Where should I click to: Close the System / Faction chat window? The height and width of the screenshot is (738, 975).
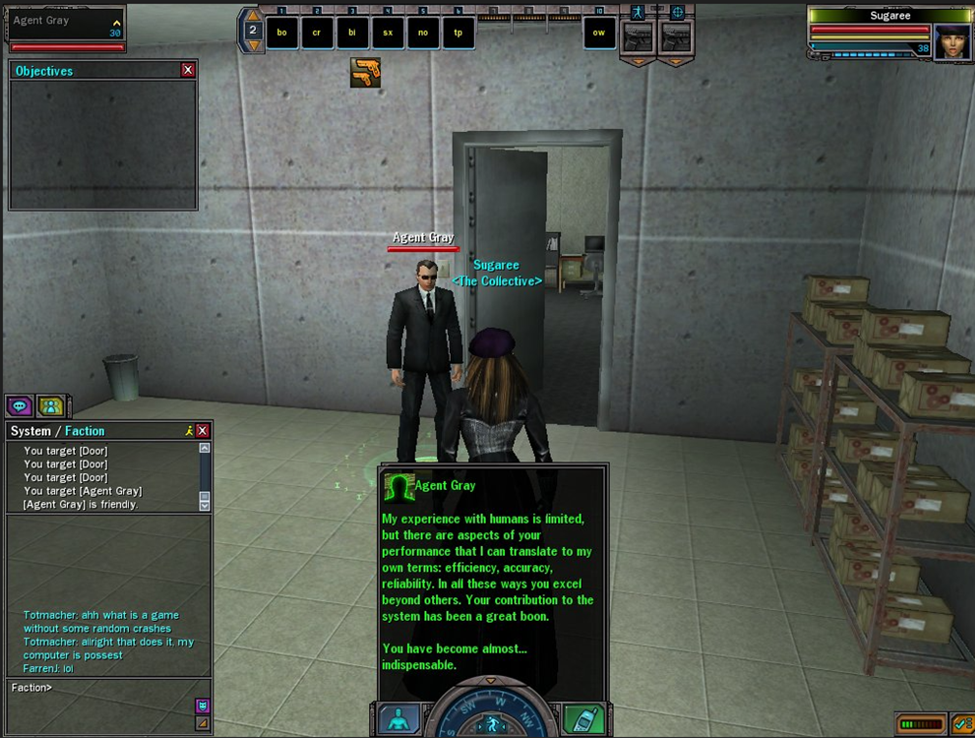pos(203,431)
